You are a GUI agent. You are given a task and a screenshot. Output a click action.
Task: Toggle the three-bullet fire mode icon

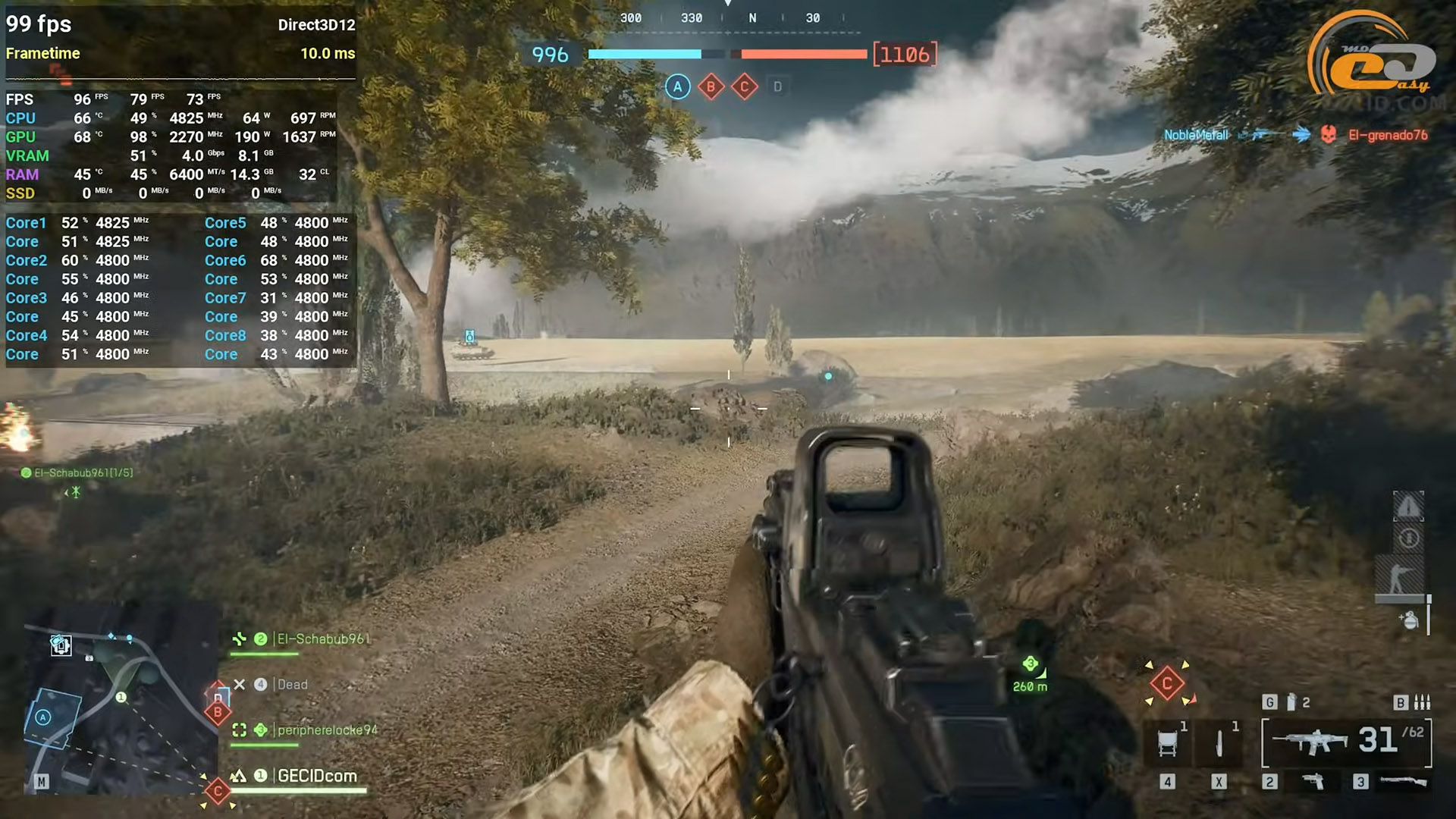tap(1422, 702)
